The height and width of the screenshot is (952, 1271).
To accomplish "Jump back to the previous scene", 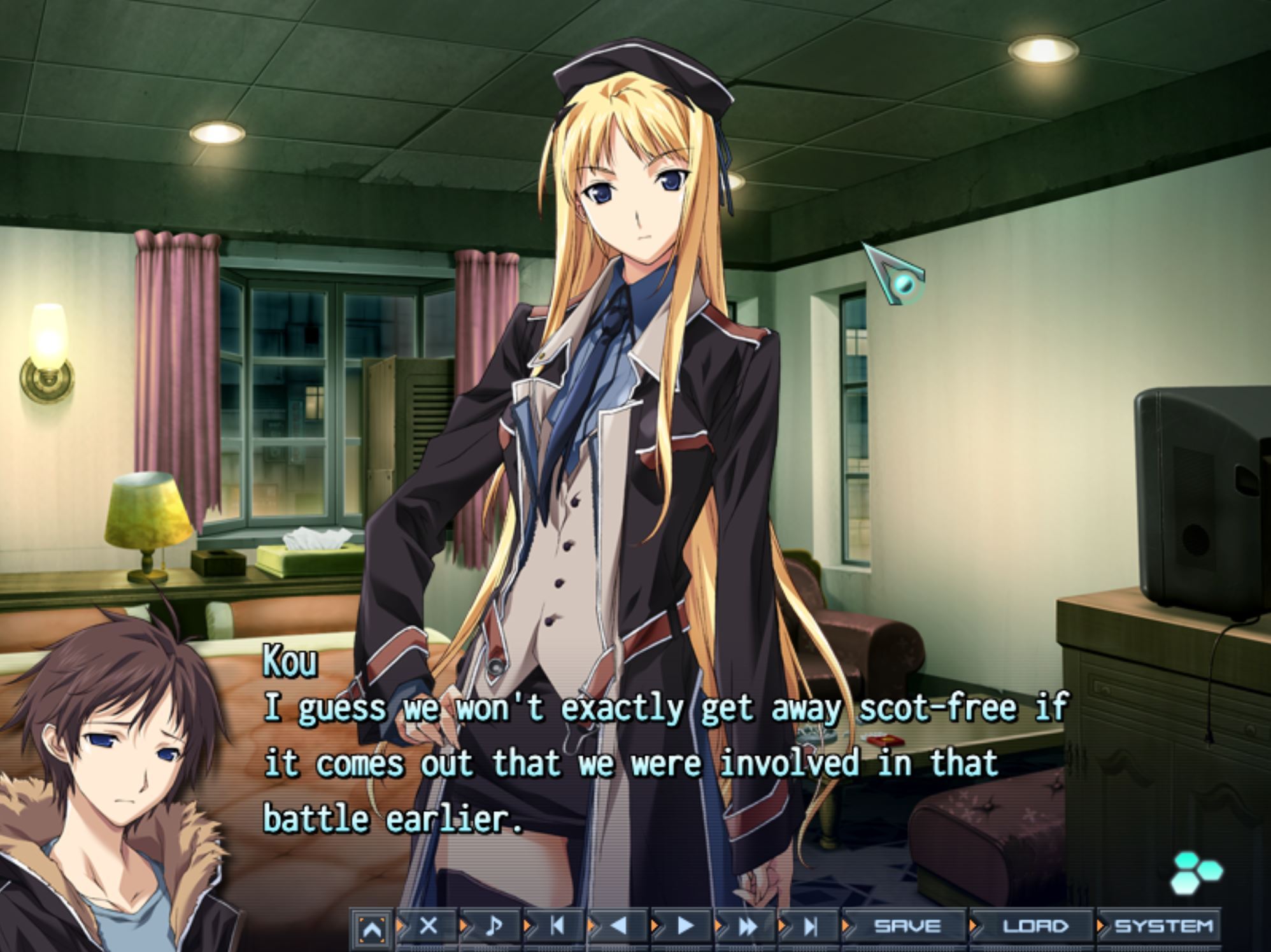I will (557, 927).
